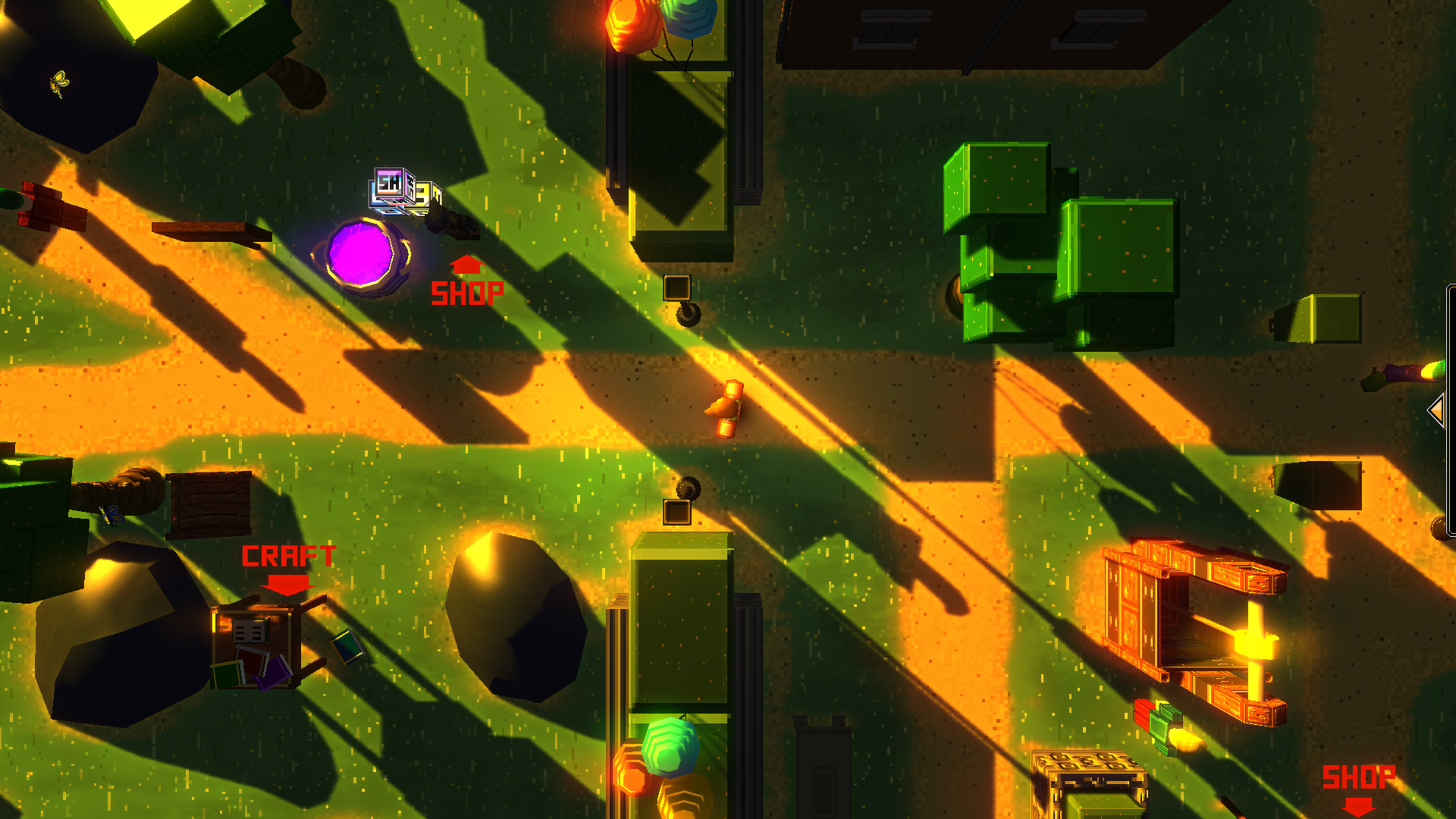Screen dimensions: 1456x819
Task: Click the red CRAFT arrow marker
Action: [287, 585]
